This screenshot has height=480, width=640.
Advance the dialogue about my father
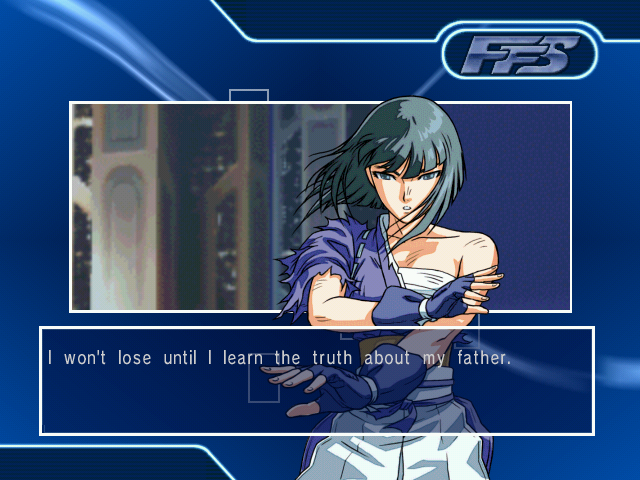316,380
